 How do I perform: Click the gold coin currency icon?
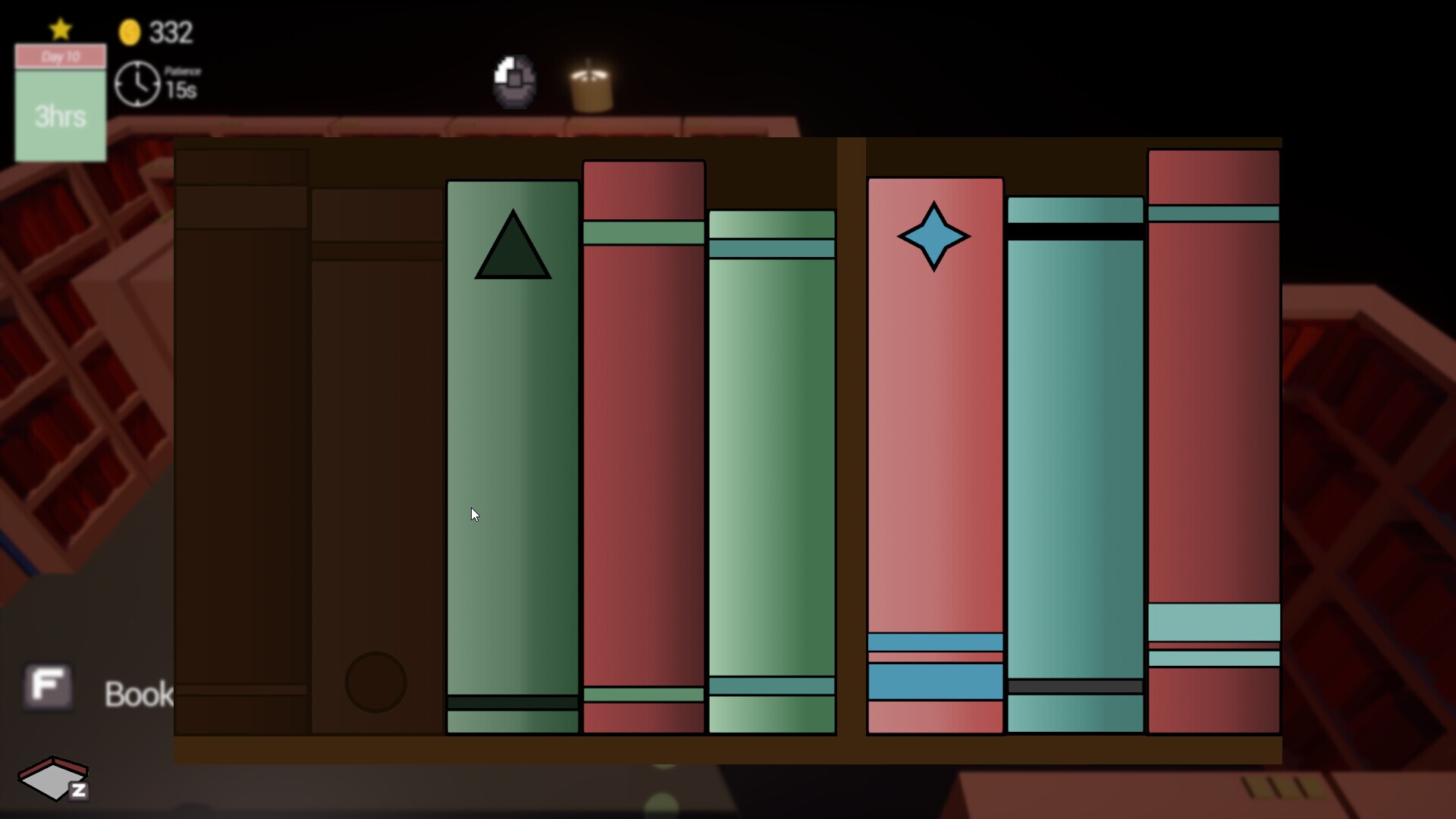click(130, 32)
